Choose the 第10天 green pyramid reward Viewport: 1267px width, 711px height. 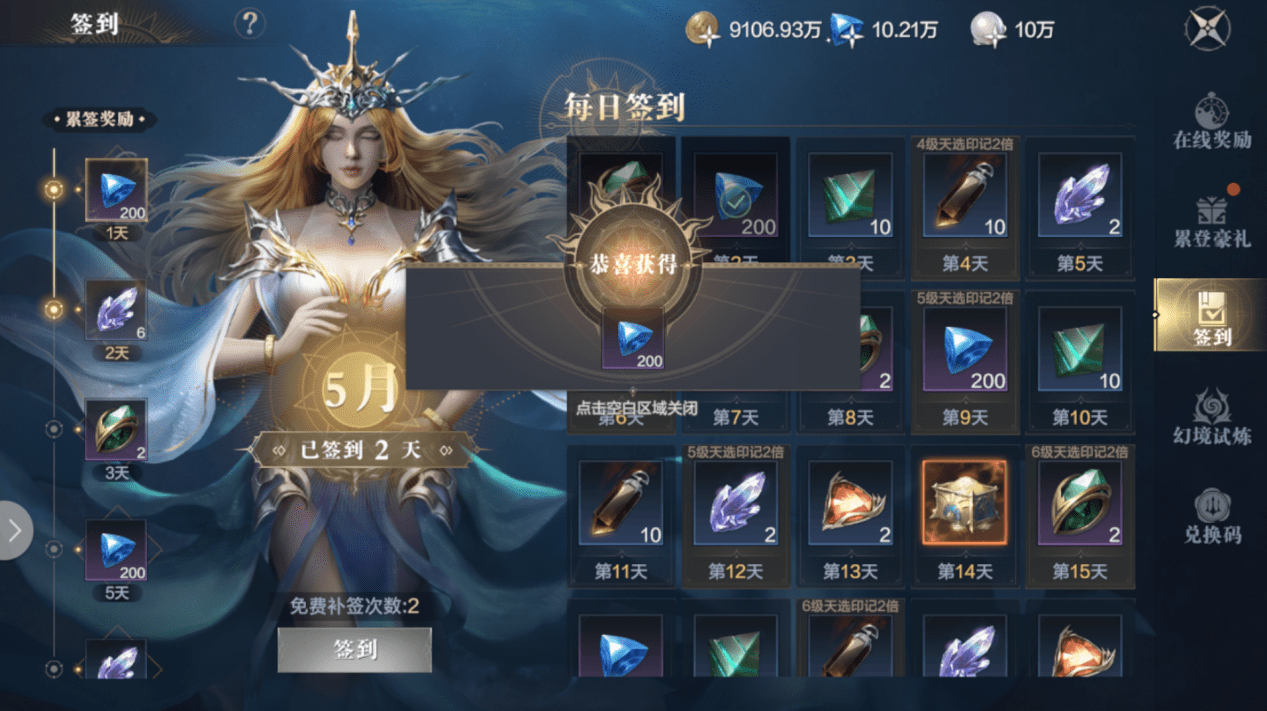point(1079,349)
